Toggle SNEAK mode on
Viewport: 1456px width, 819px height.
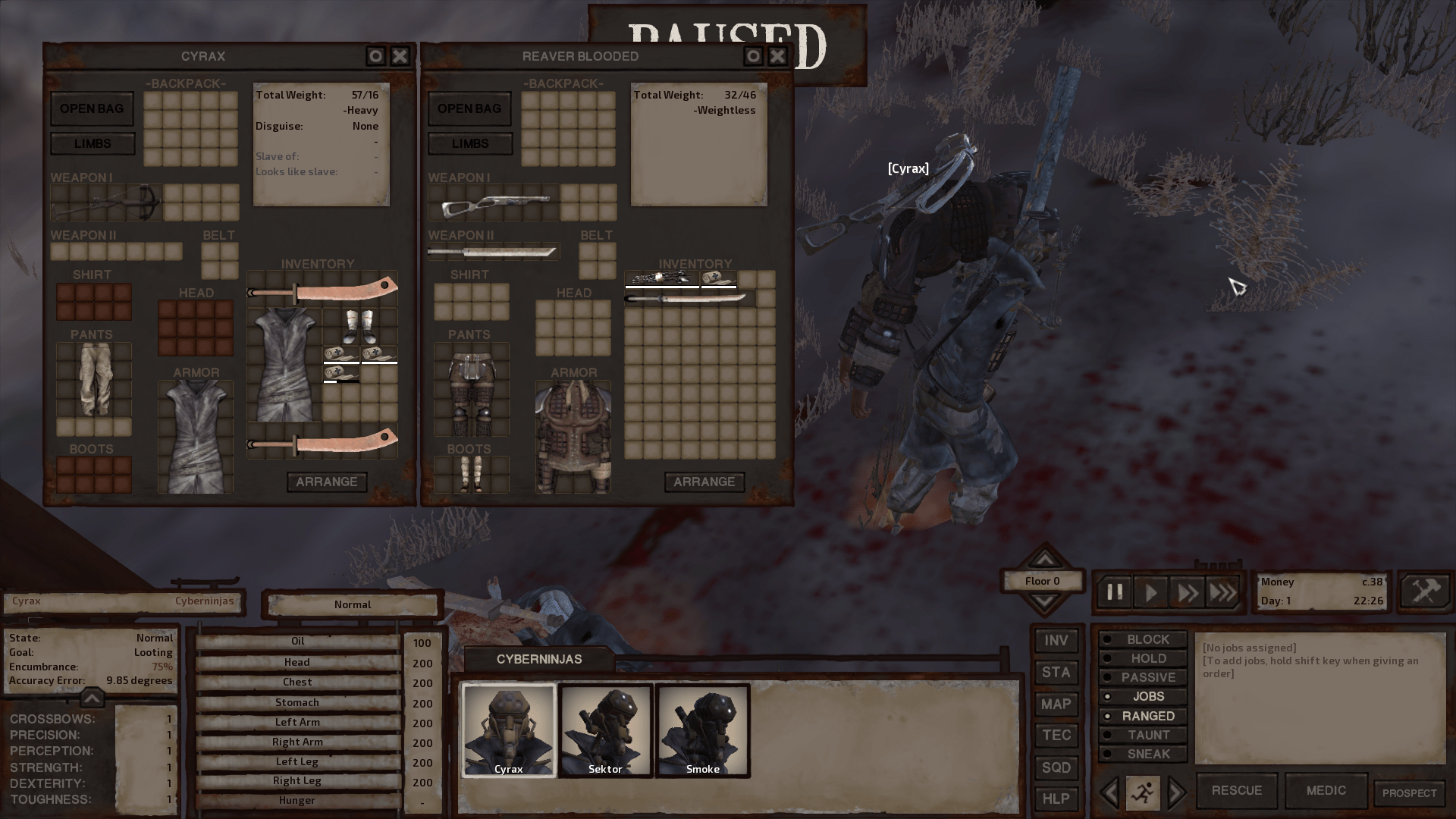click(1142, 754)
